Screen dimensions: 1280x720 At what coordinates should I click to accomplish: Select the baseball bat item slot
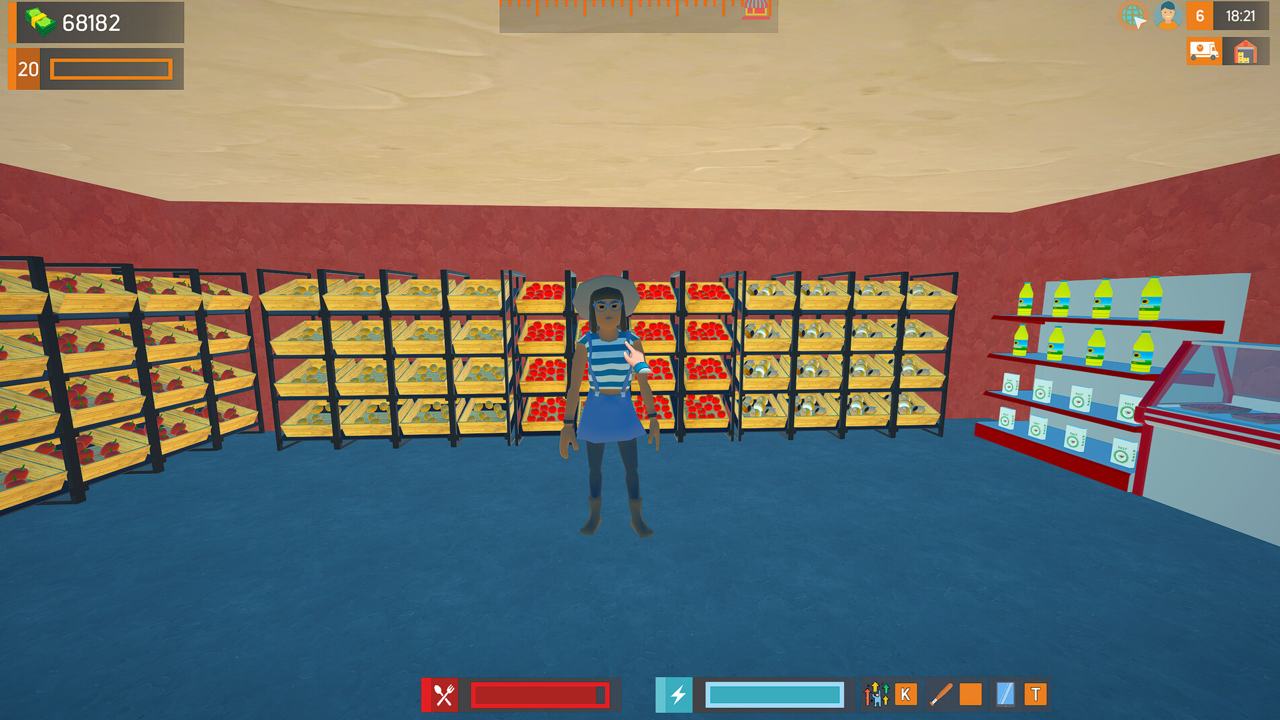(x=941, y=693)
